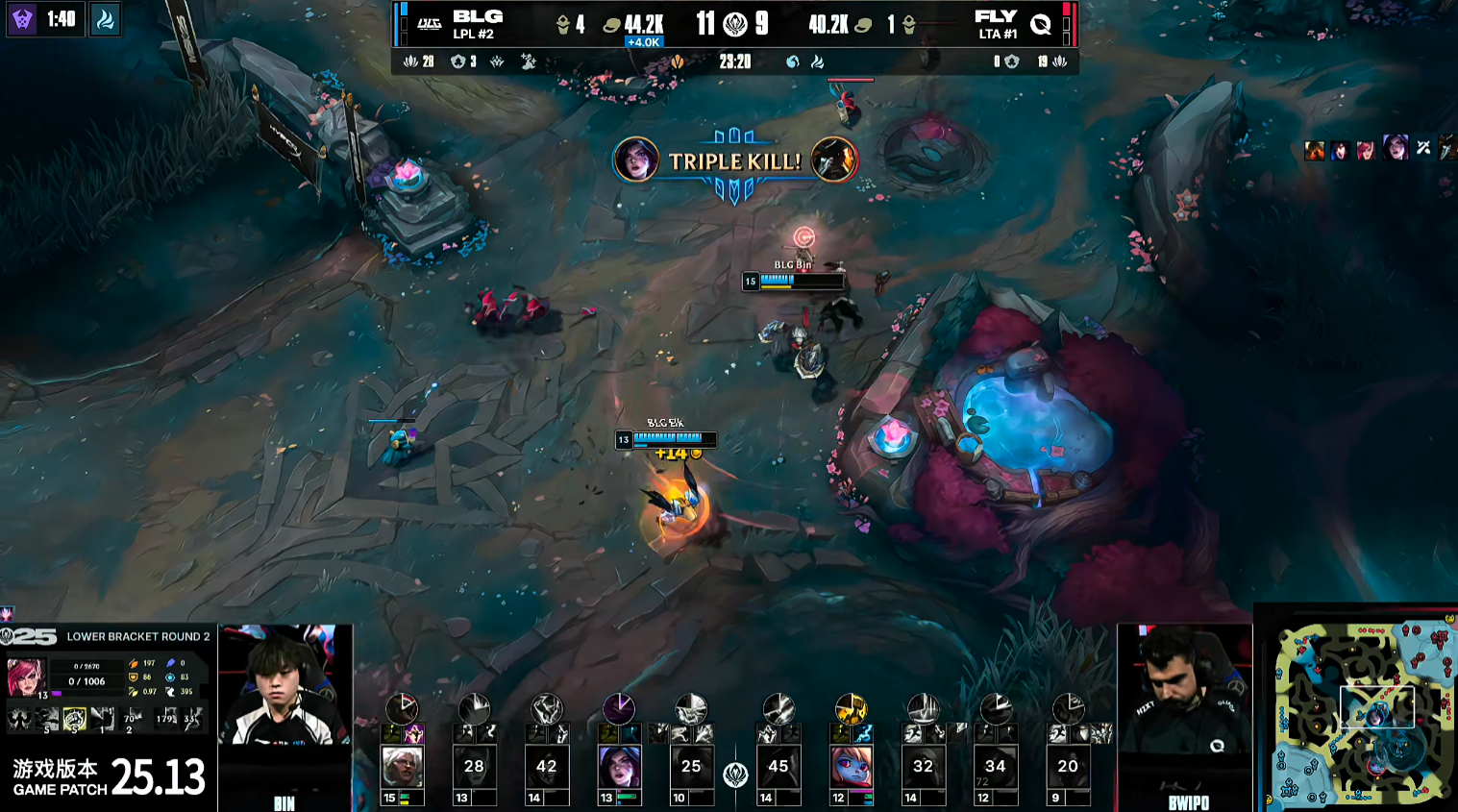Click the center emblem between team portraits
Image resolution: width=1458 pixels, height=812 pixels.
tap(735, 775)
